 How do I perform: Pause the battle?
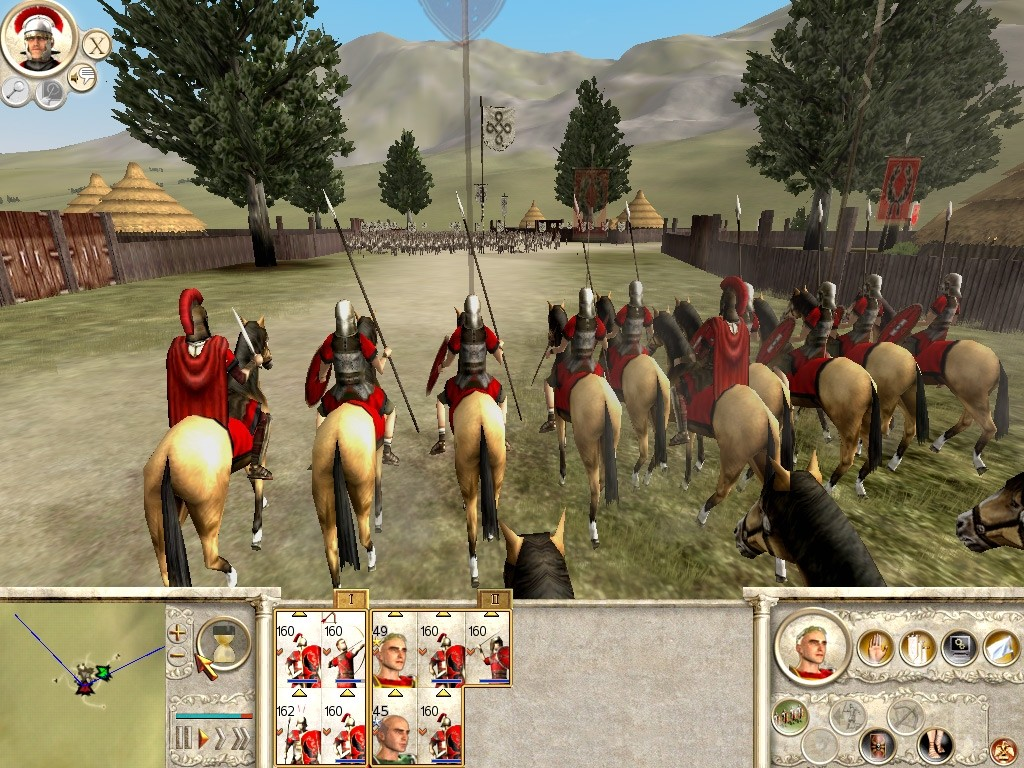tap(183, 739)
